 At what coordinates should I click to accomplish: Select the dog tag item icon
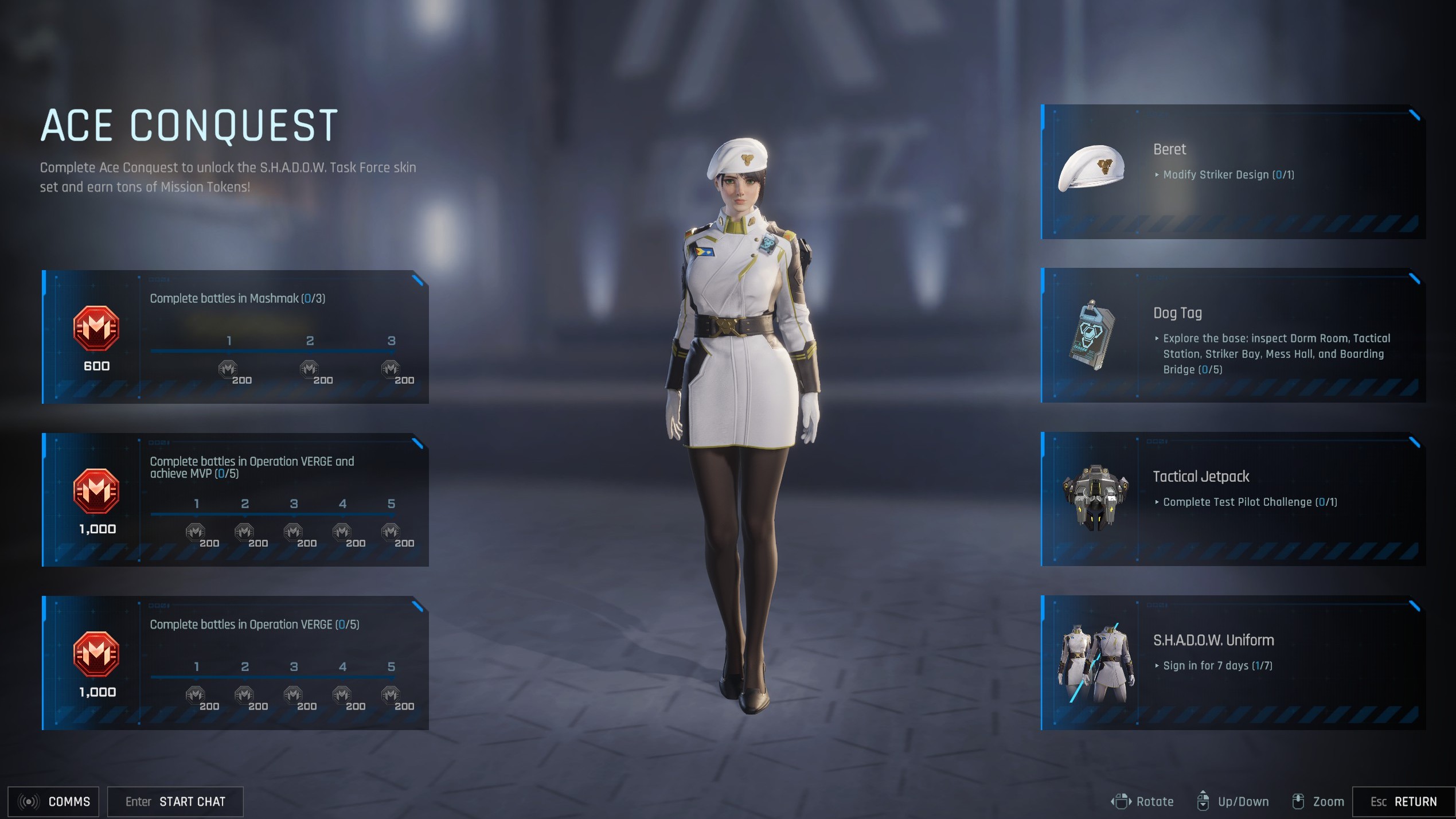coord(1091,336)
